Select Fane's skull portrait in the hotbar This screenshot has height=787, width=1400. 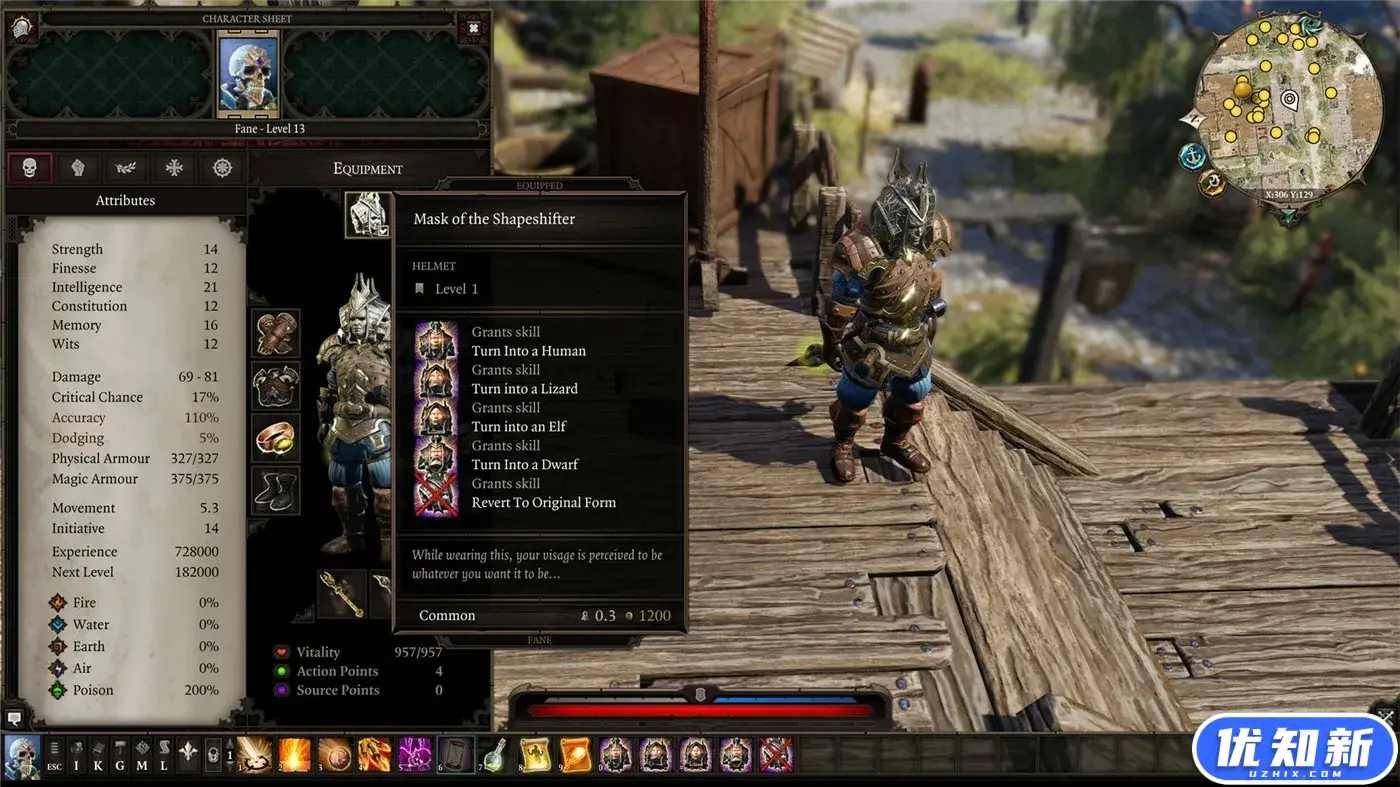22,755
